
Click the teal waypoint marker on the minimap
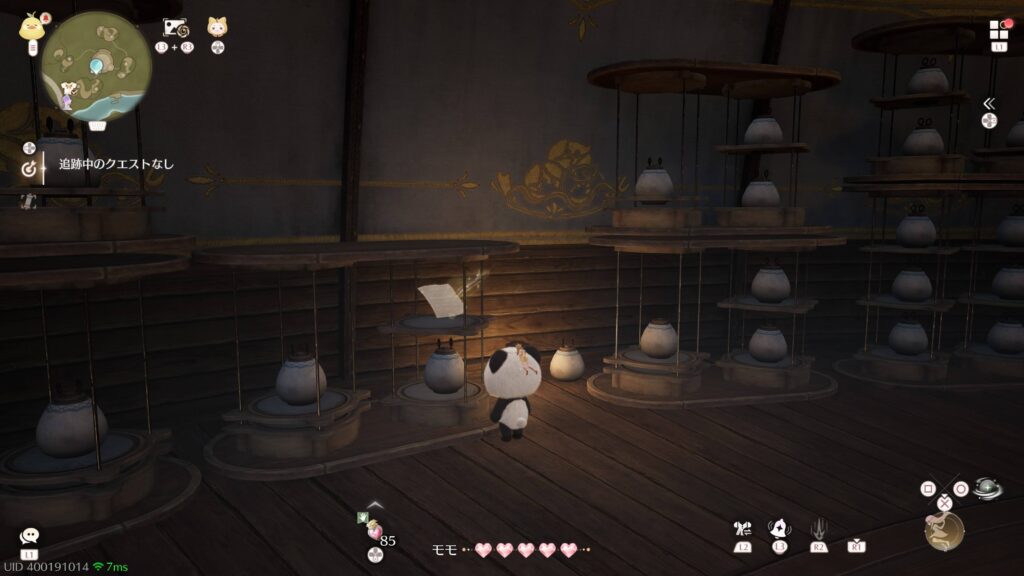96,66
